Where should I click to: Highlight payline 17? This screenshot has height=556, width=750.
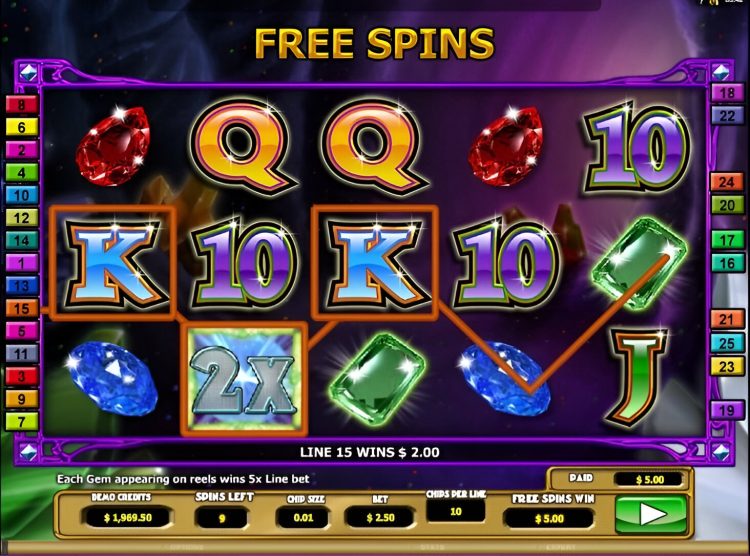(x=724, y=241)
